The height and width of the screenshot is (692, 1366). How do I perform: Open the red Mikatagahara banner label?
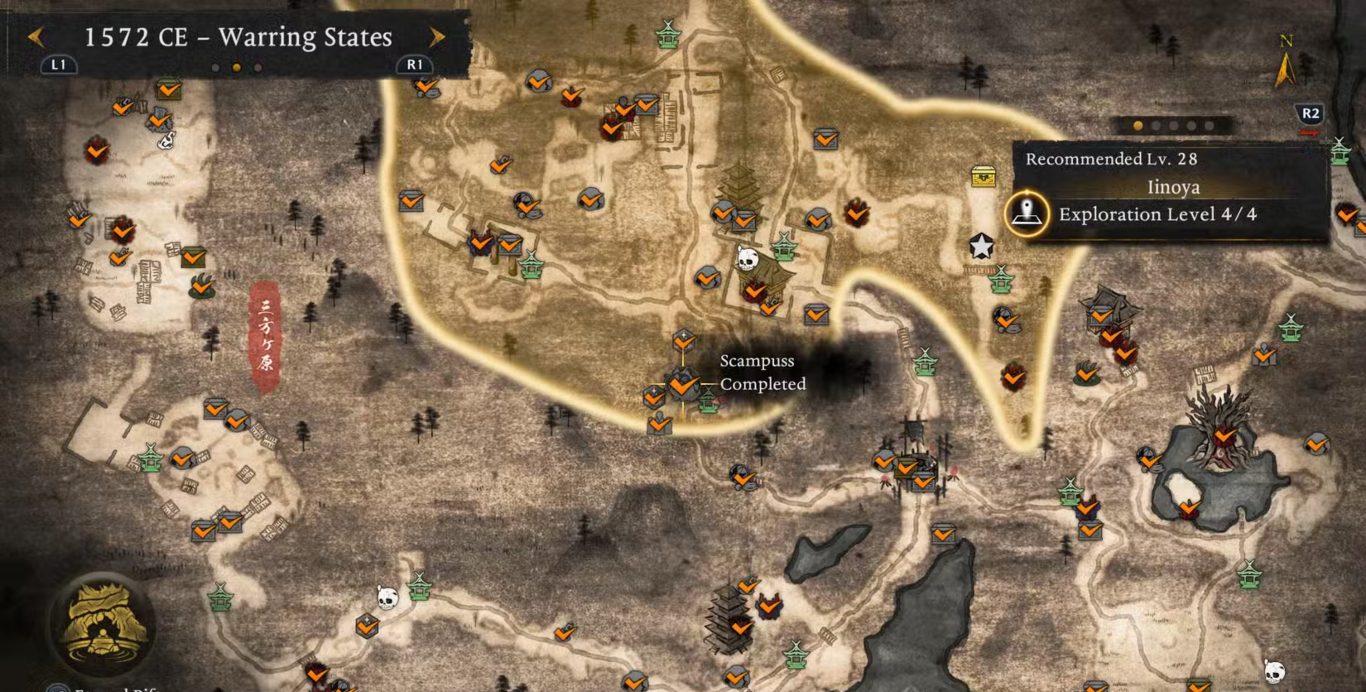[x=265, y=335]
